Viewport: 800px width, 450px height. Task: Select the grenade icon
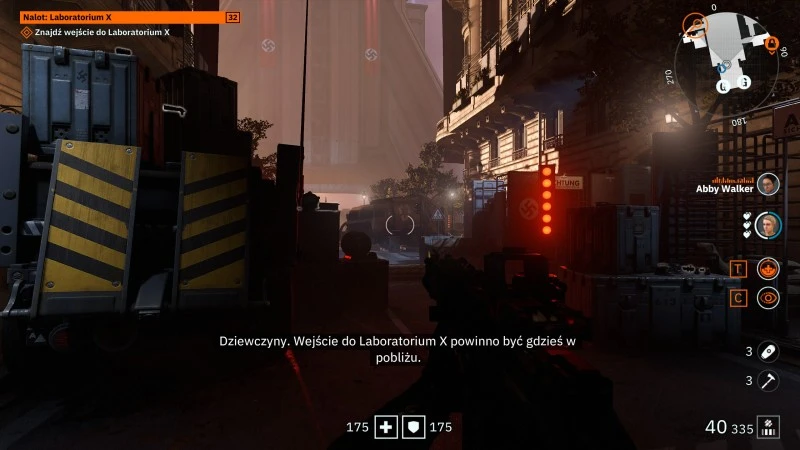coord(768,351)
